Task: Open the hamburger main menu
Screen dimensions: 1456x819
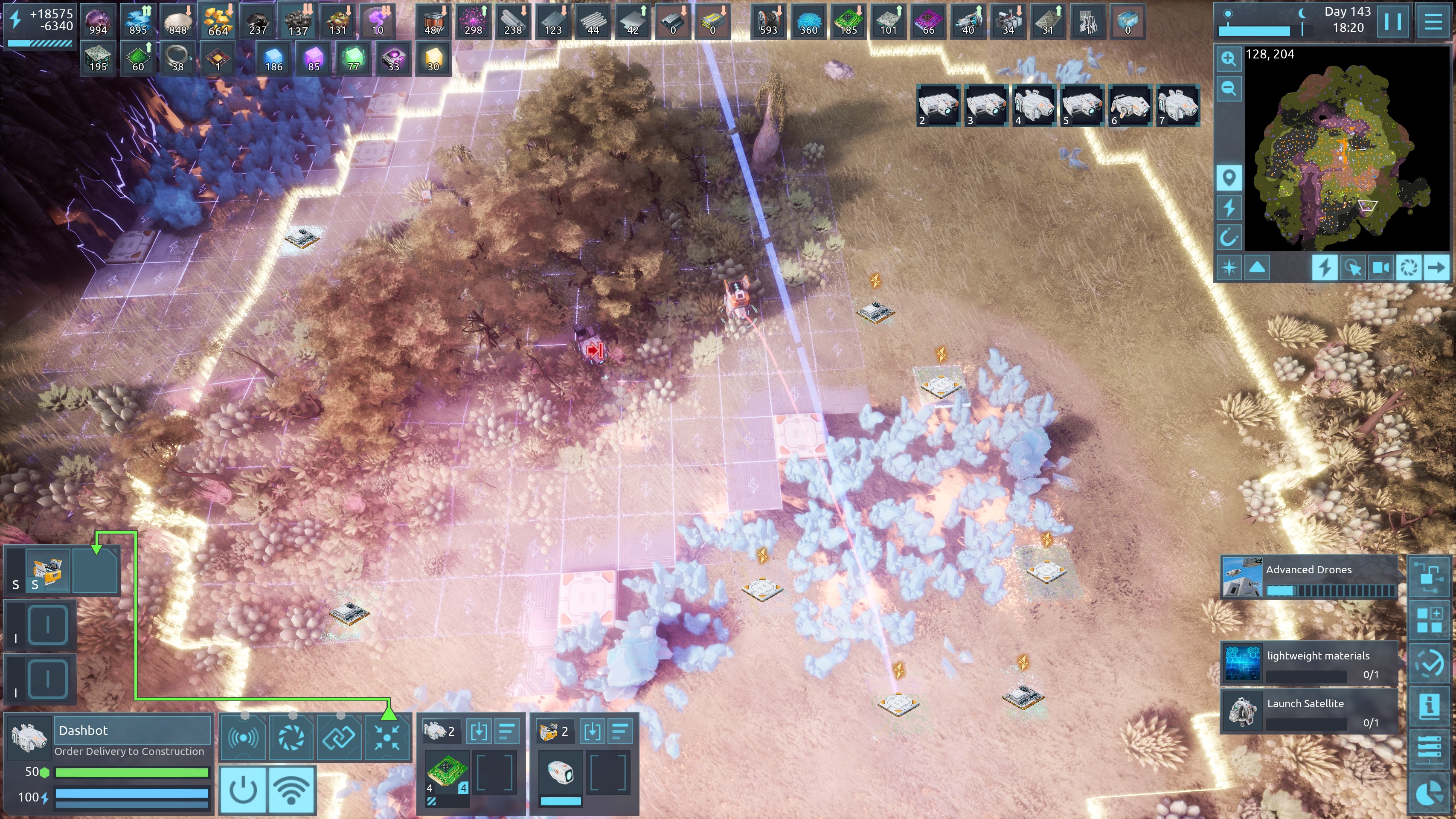Action: tap(1433, 21)
